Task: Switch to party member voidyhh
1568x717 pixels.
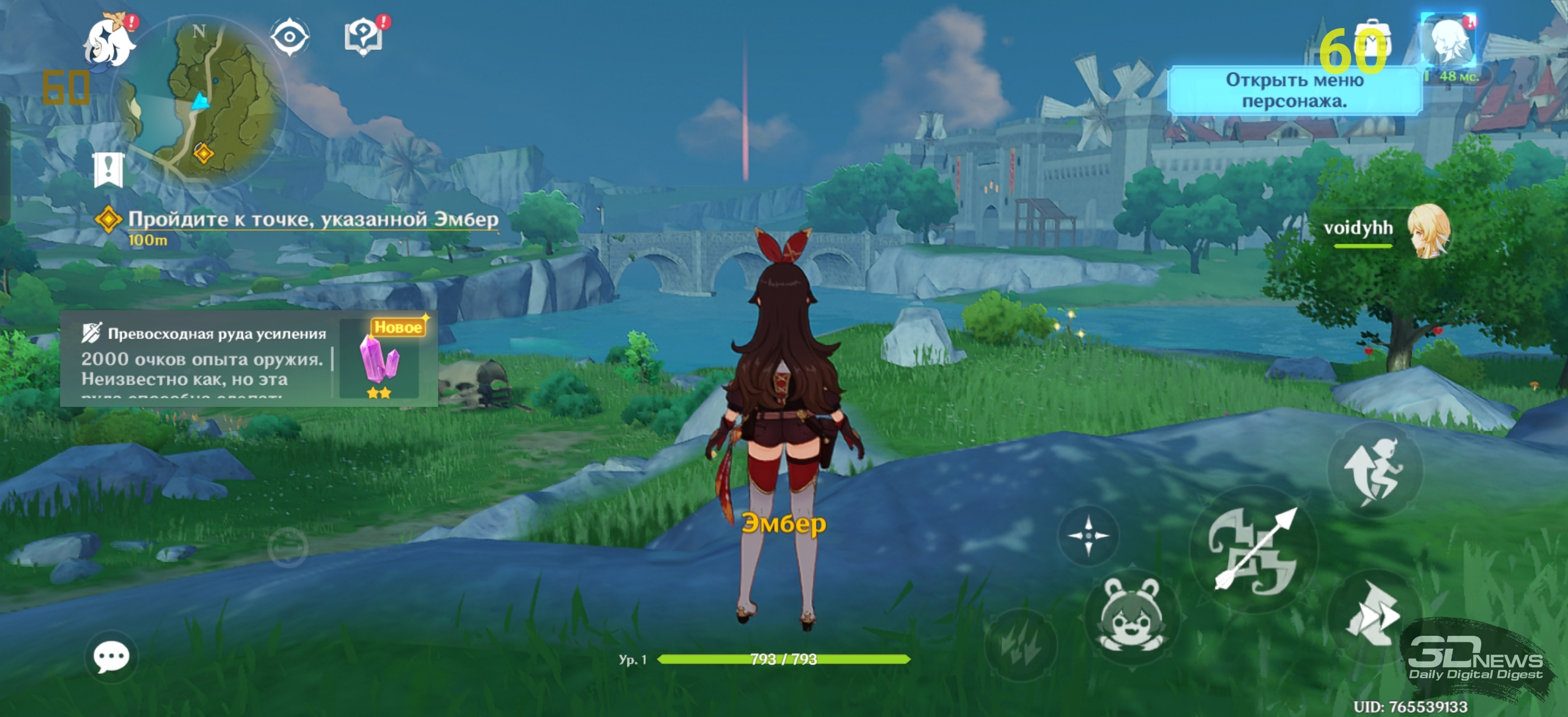Action: click(1429, 230)
